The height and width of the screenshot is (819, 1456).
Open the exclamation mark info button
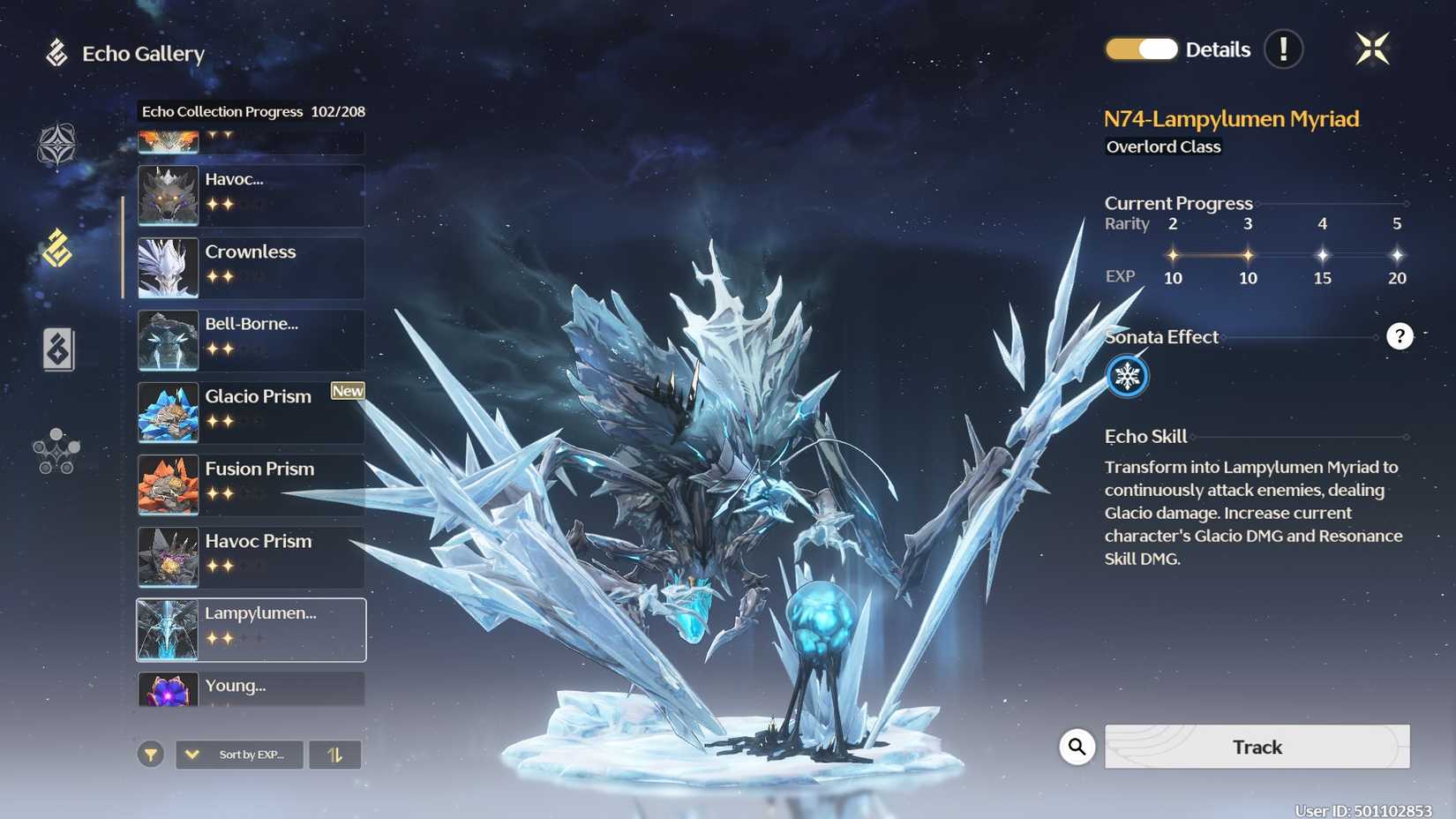click(x=1283, y=49)
